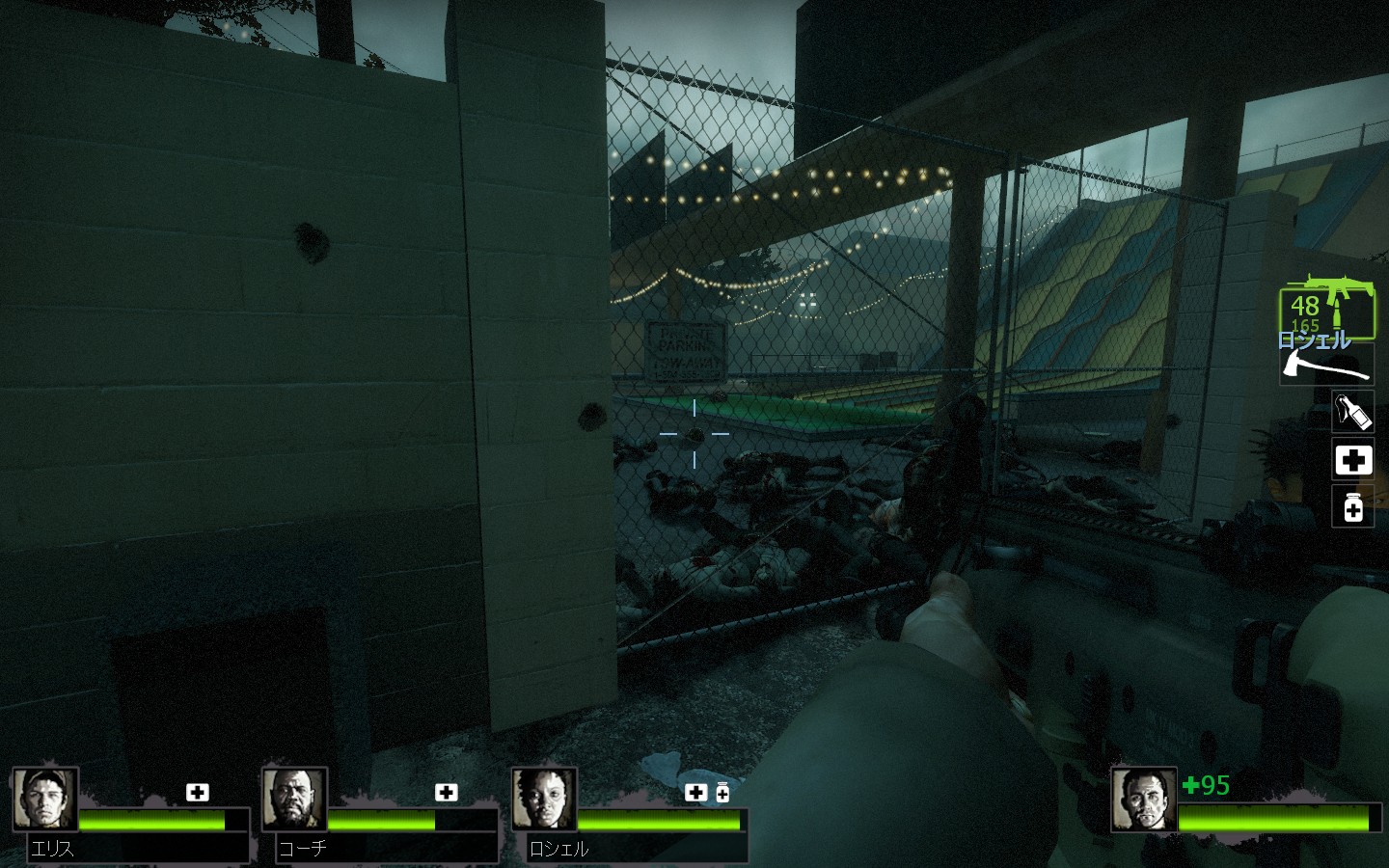
Task: Click your own survivor portrait
Action: click(1144, 800)
